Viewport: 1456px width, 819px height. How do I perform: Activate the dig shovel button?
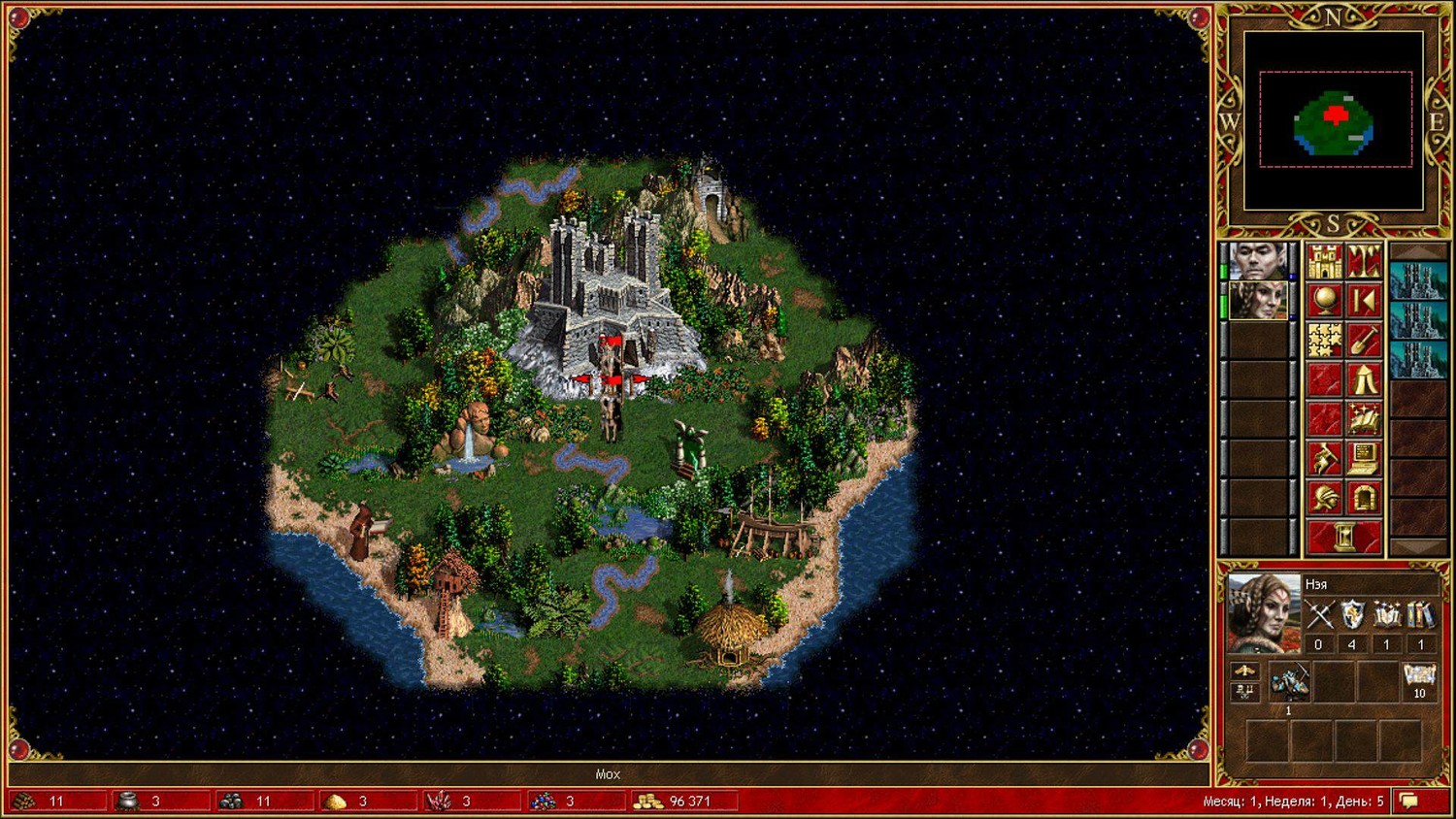1364,341
